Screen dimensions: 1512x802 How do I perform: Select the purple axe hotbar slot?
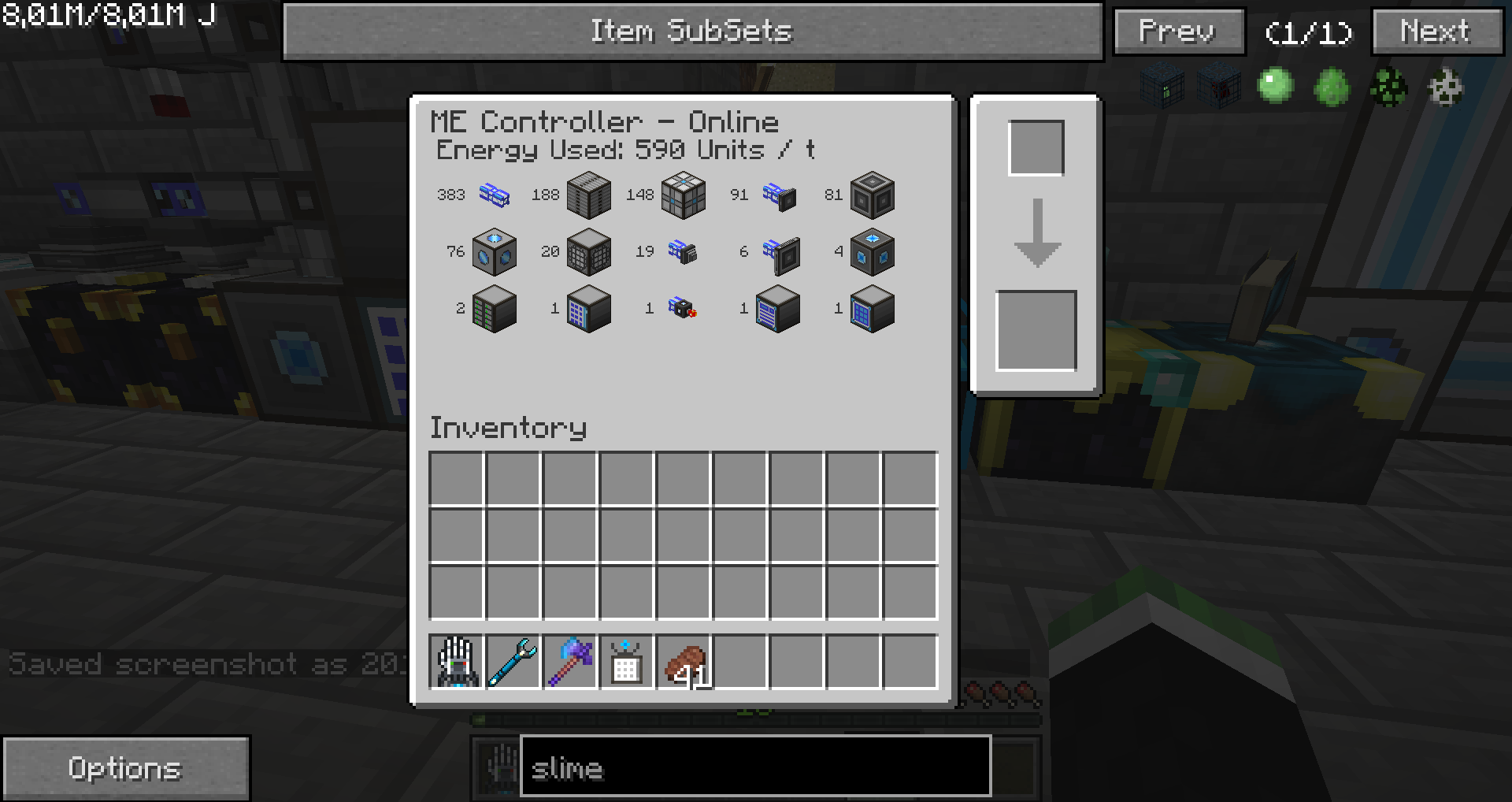(570, 663)
